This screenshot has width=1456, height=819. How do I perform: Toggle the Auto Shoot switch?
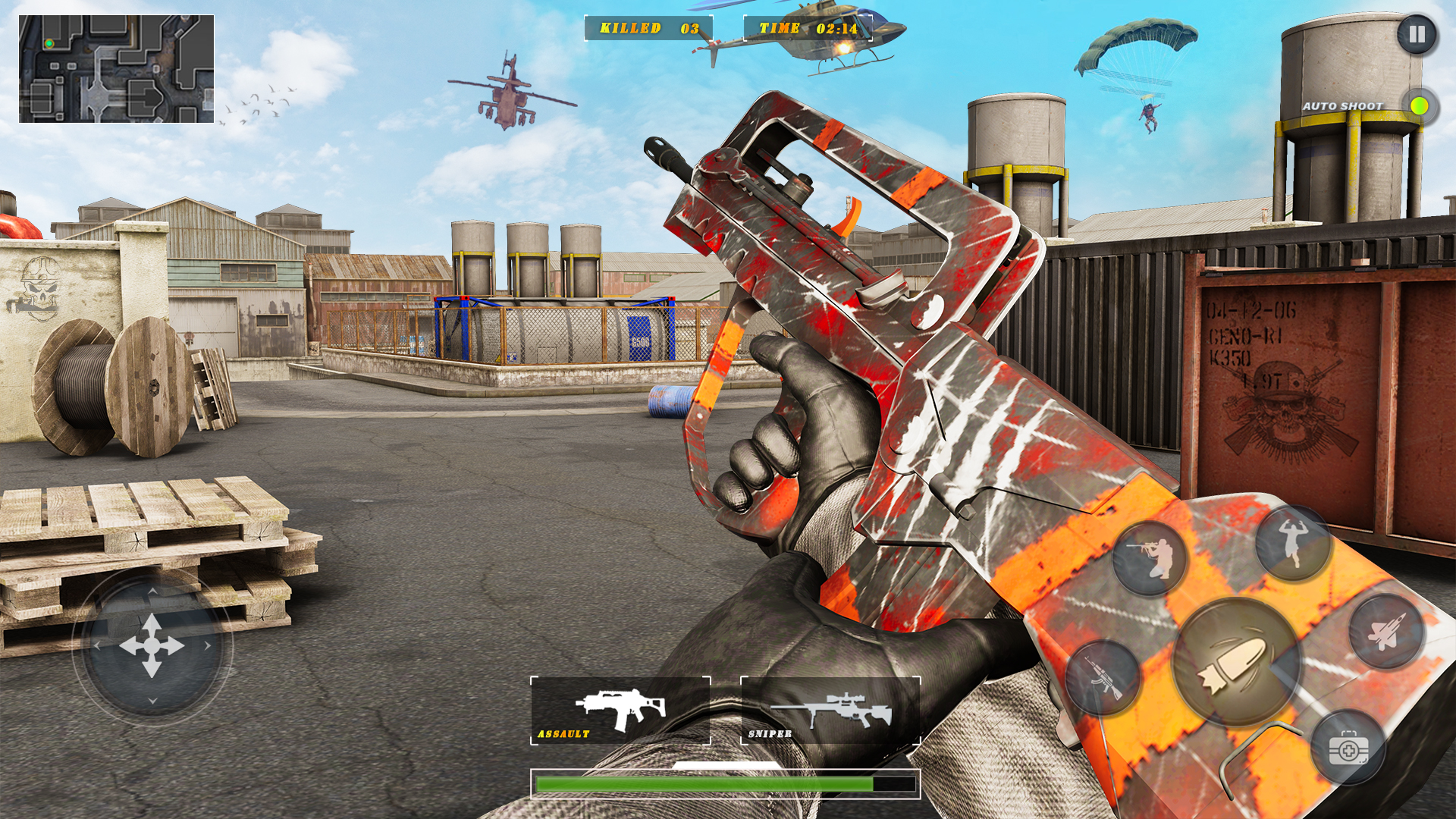(x=1419, y=106)
